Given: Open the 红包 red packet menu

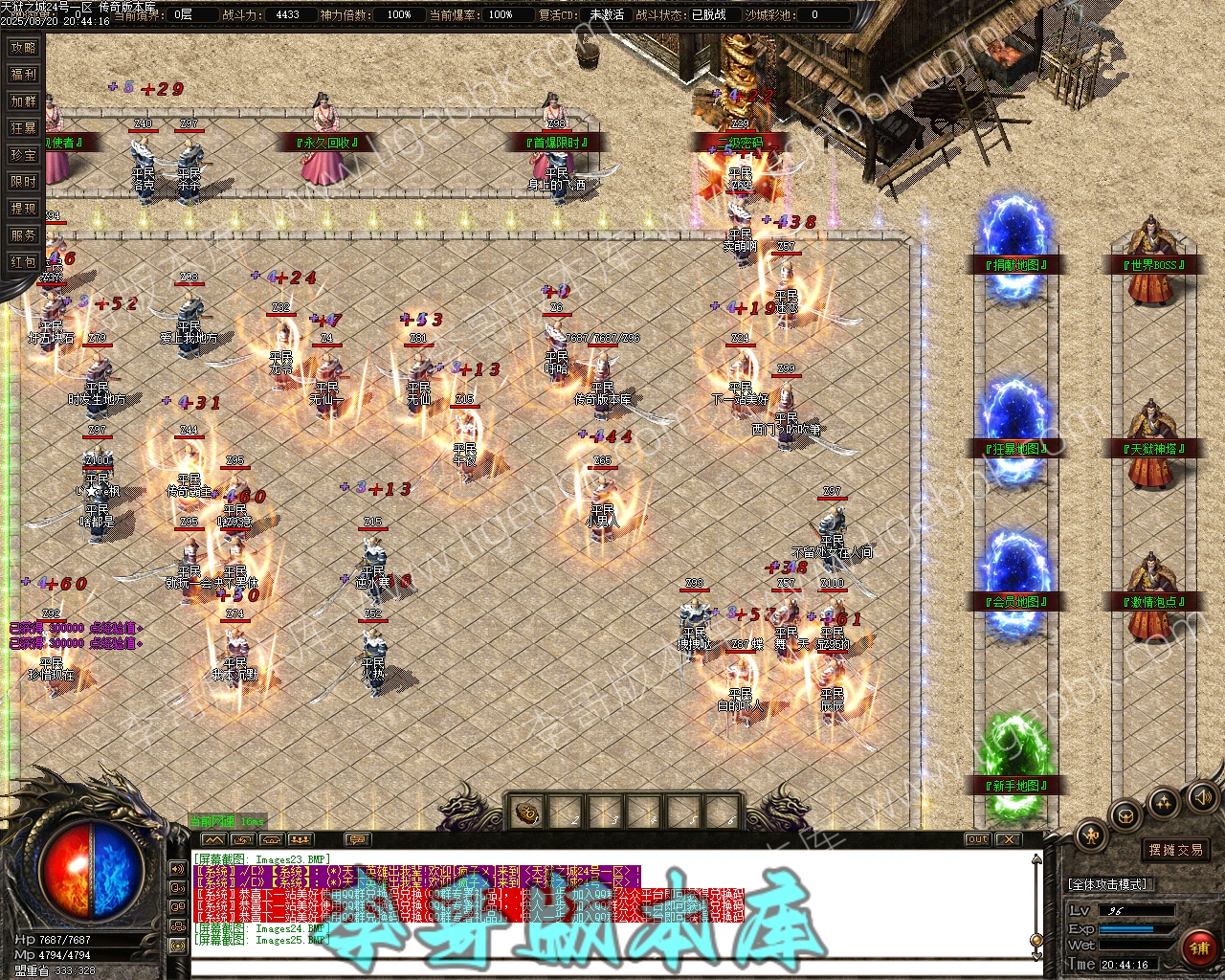Looking at the screenshot, I should 23,262.
